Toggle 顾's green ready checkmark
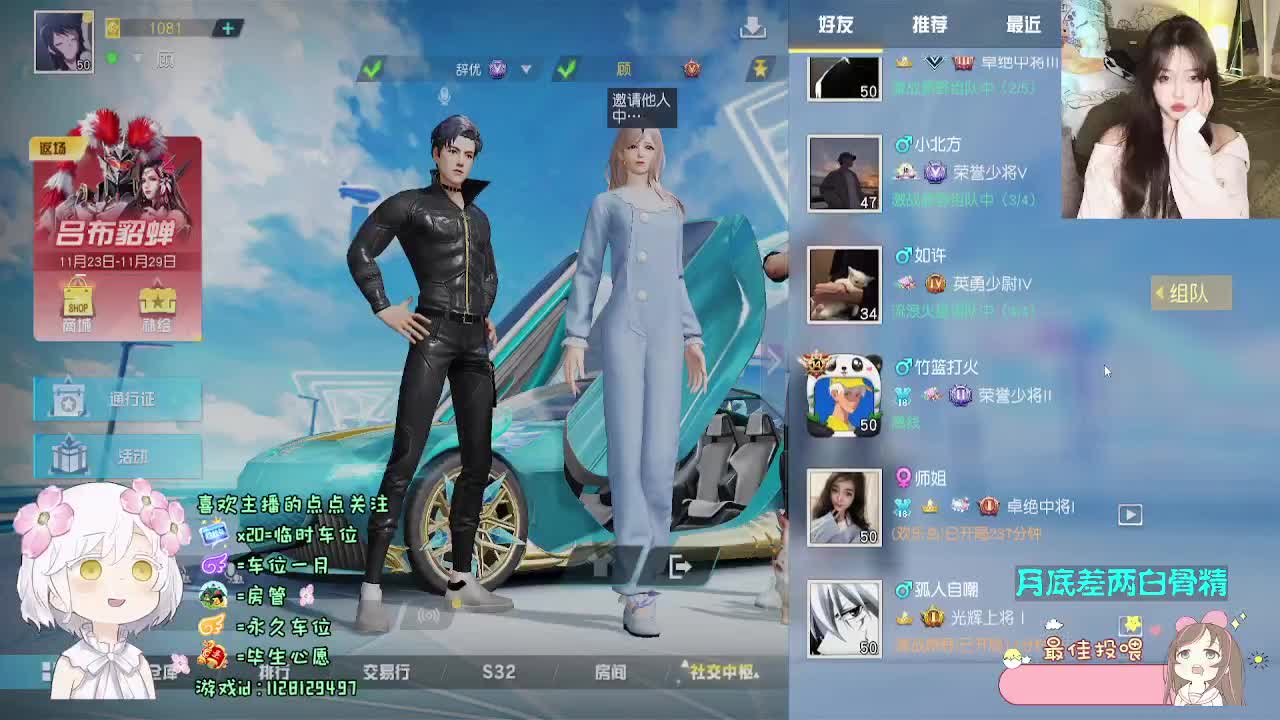This screenshot has height=720, width=1280. click(566, 66)
